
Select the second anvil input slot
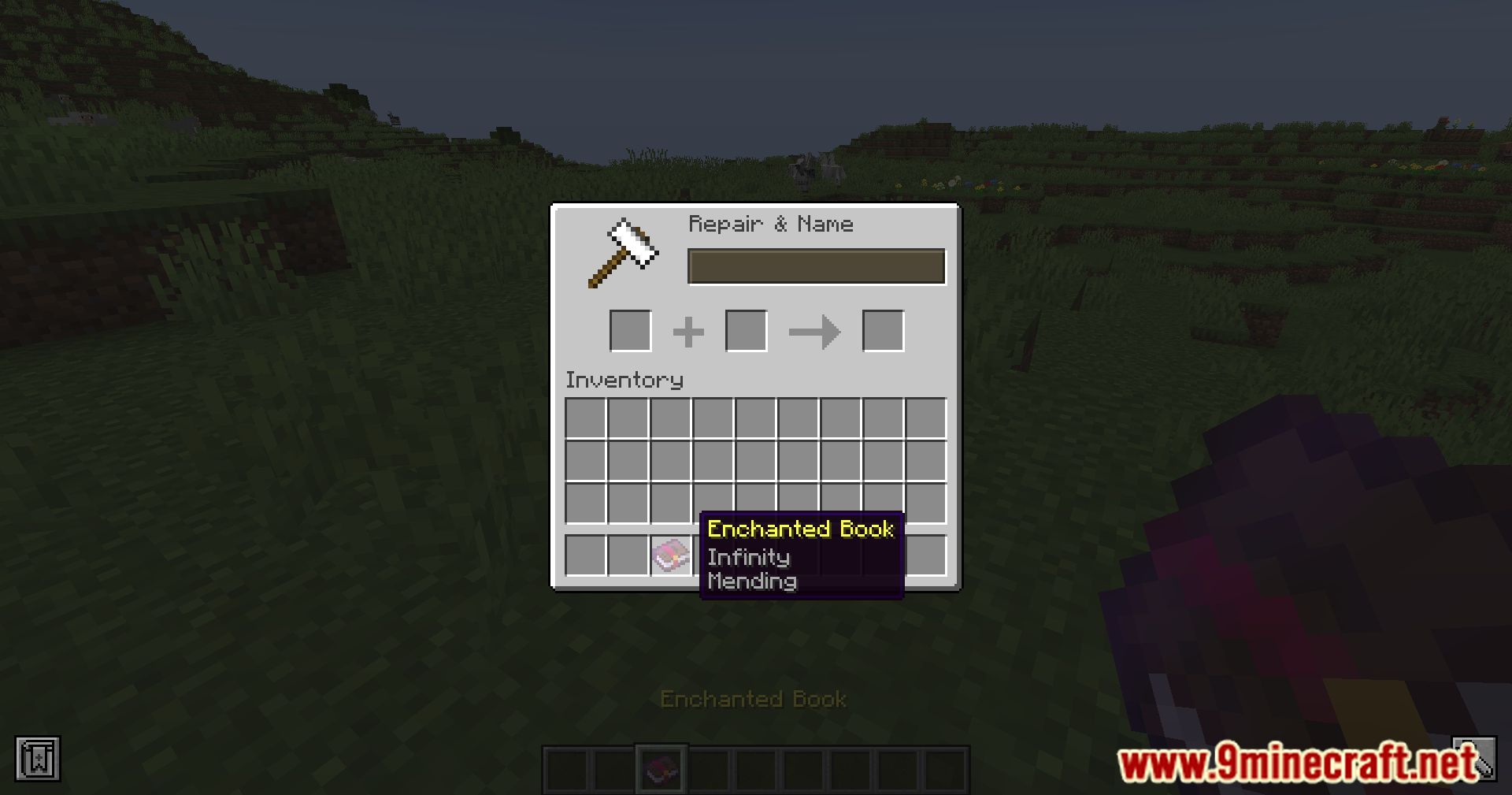click(x=746, y=332)
